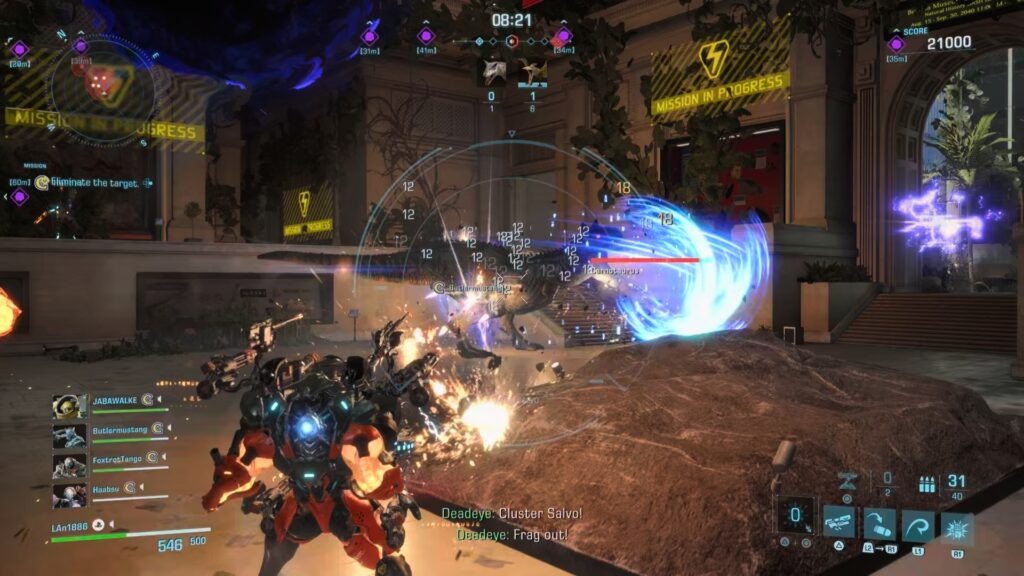Select Haabsu's teammate portrait

tap(69, 495)
